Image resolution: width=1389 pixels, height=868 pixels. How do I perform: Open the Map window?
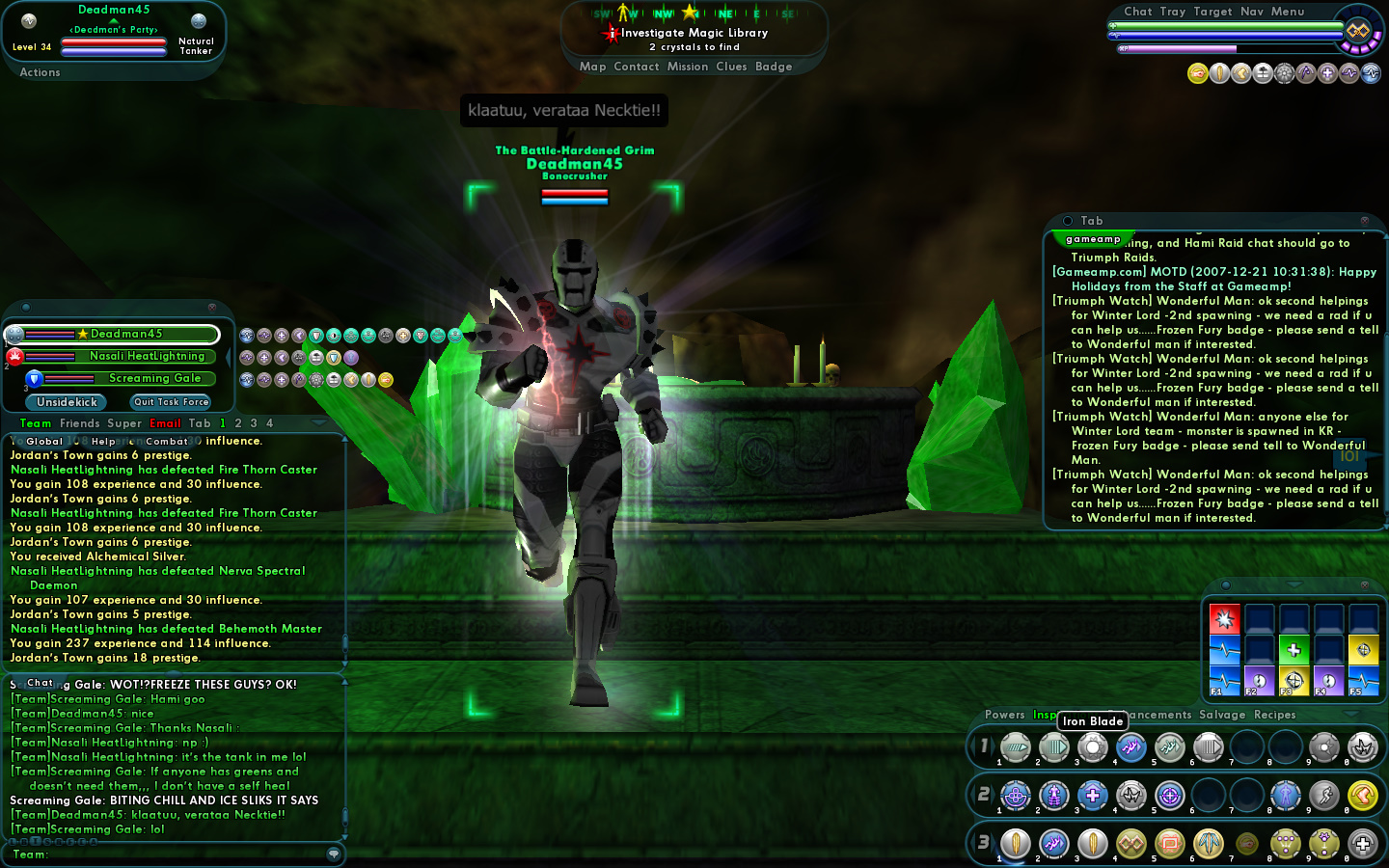coord(592,67)
